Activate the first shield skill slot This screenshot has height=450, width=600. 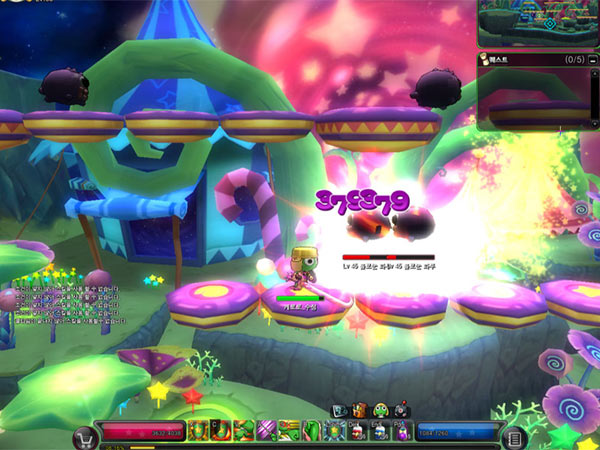click(x=197, y=432)
